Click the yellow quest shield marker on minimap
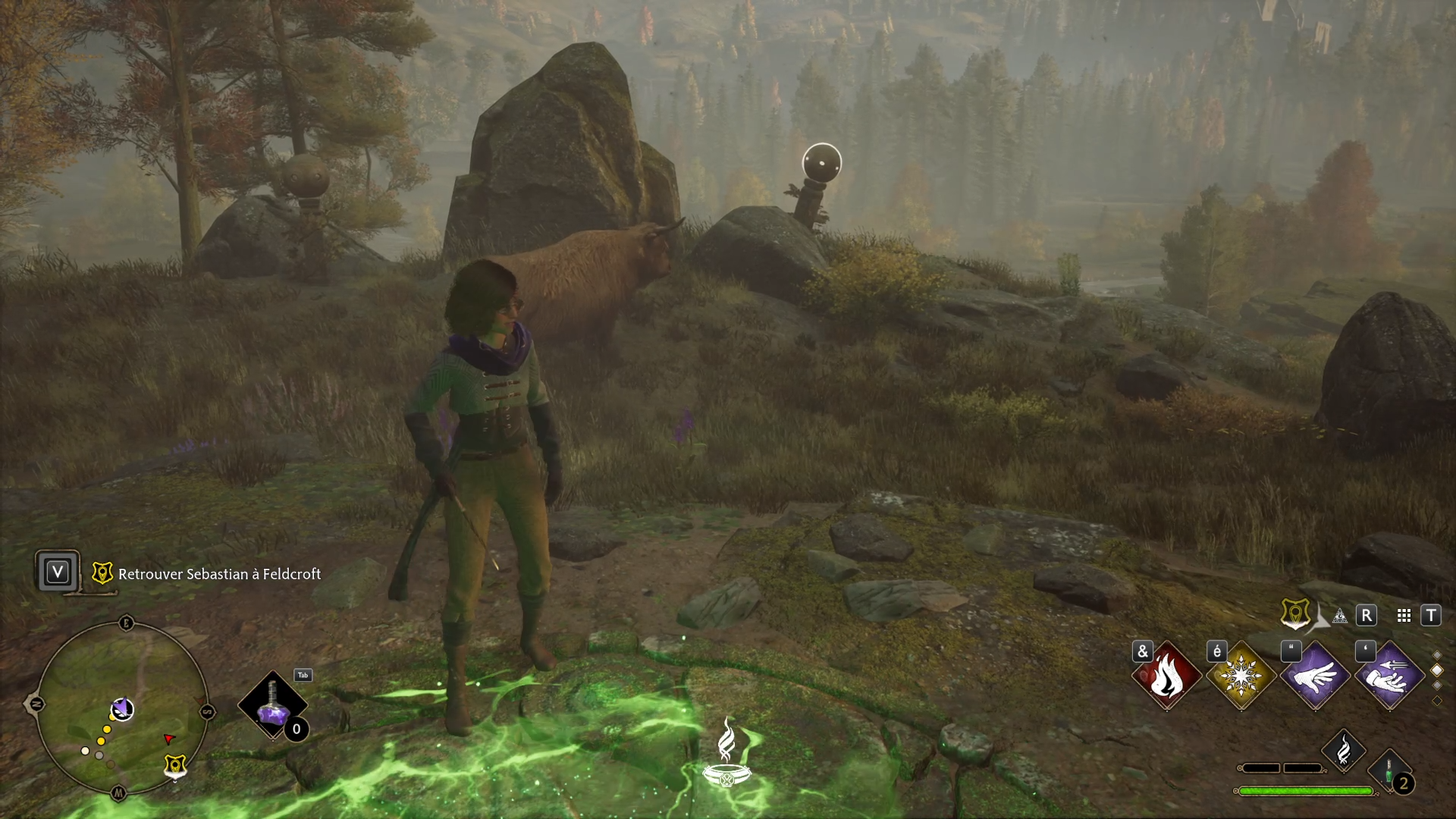1456x819 pixels. coord(175,766)
